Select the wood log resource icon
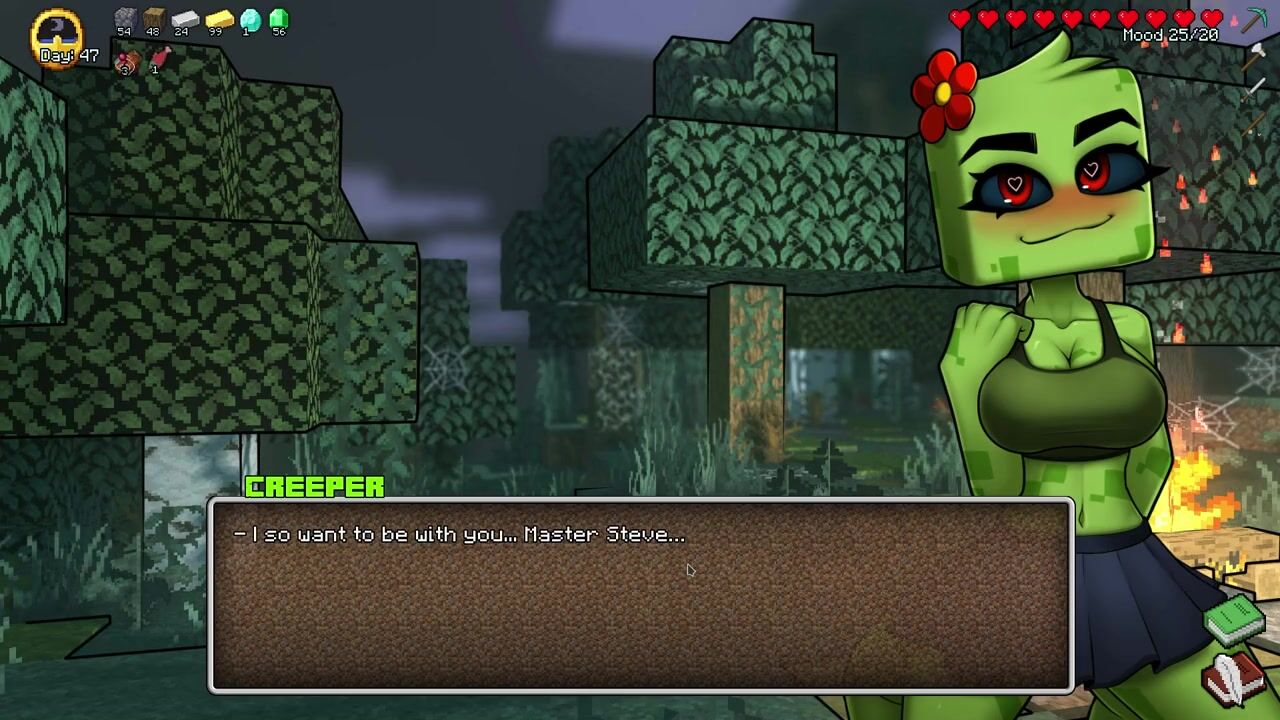The height and width of the screenshot is (720, 1280). pyautogui.click(x=153, y=18)
